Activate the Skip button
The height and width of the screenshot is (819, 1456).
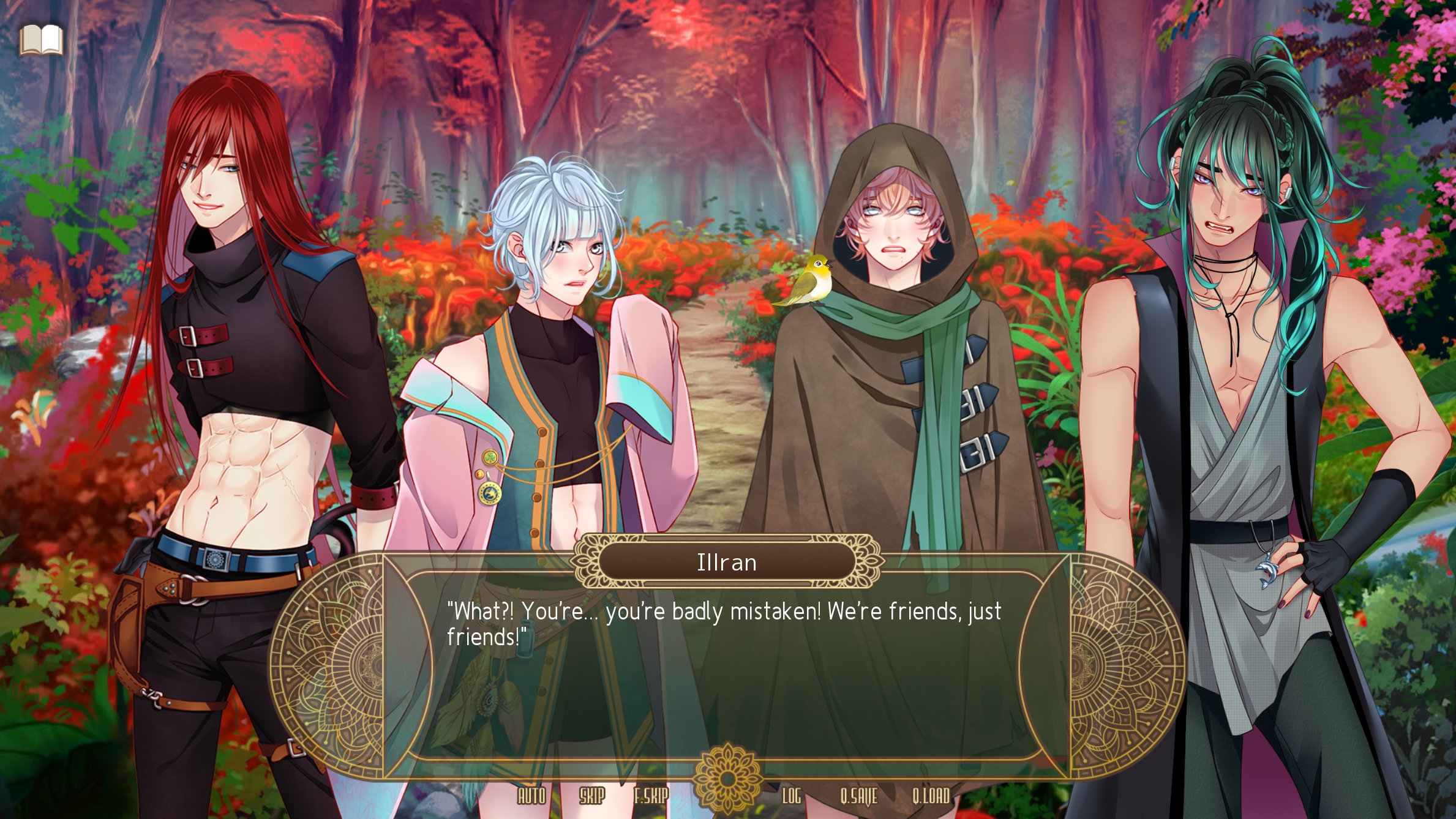(591, 796)
